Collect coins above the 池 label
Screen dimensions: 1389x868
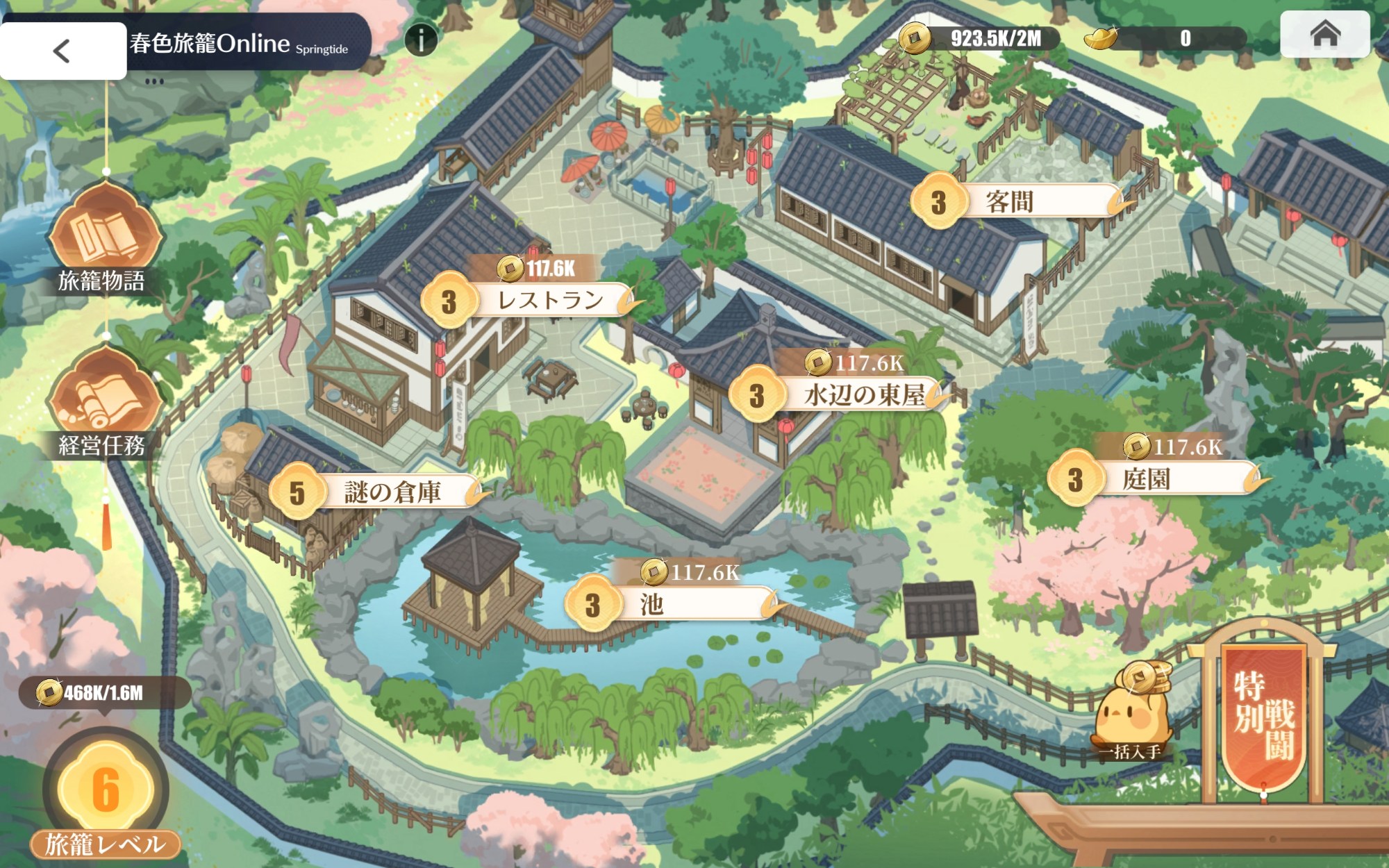point(690,572)
